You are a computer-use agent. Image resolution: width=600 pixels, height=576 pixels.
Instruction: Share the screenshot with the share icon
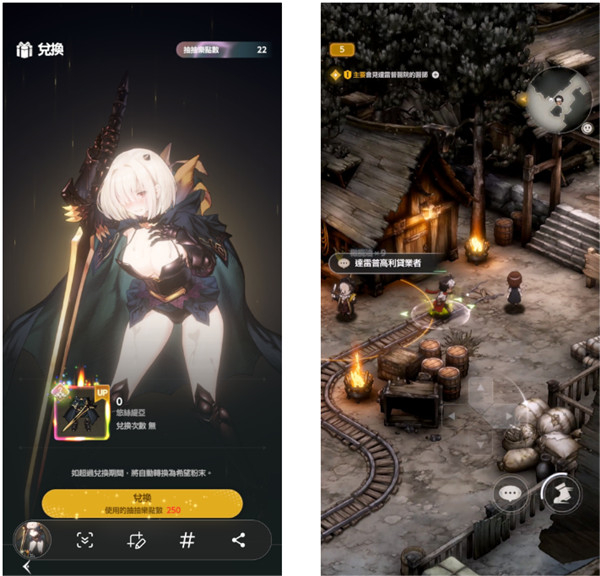[x=238, y=540]
